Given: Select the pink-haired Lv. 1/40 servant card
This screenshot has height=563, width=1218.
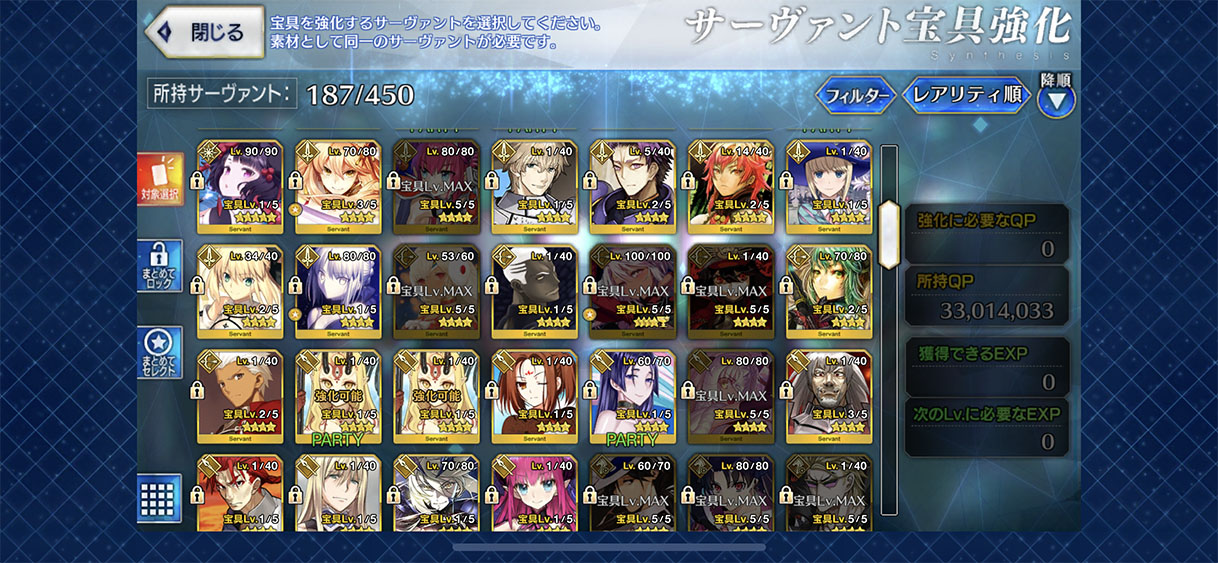Looking at the screenshot, I should pyautogui.click(x=535, y=493).
